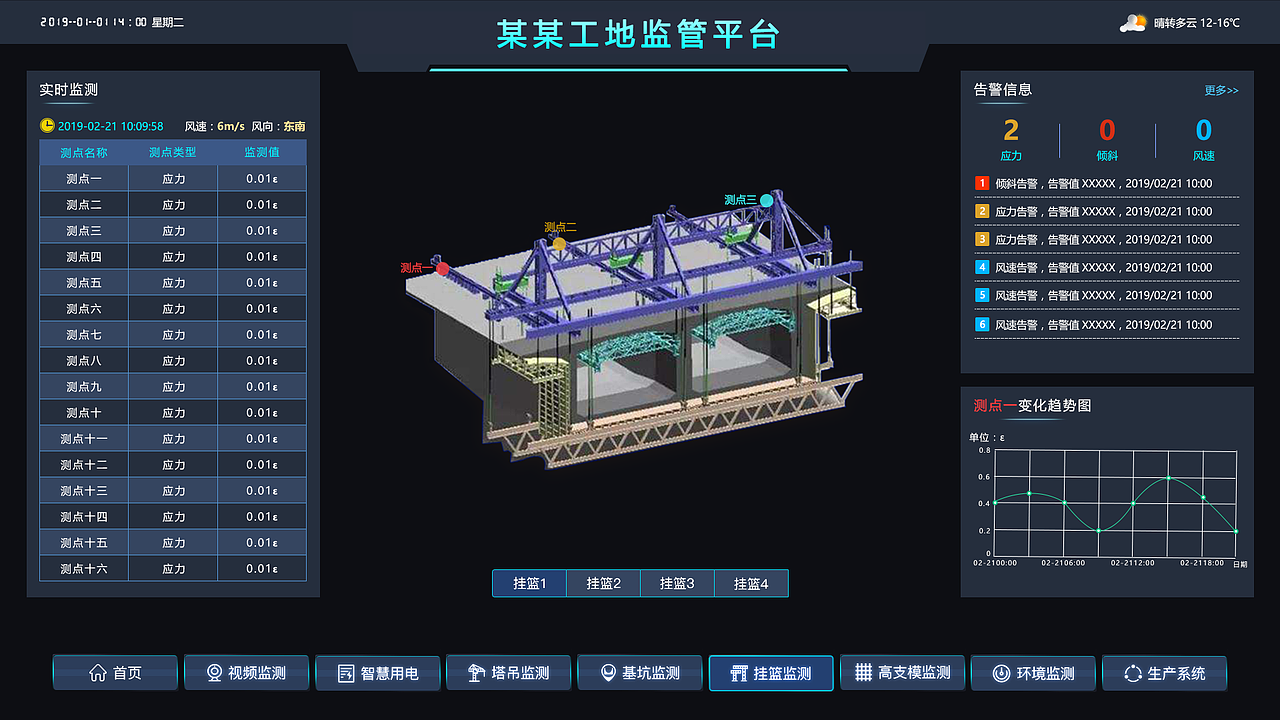Click the 生产系统 production system icon
The width and height of the screenshot is (1280, 720).
(x=1131, y=673)
